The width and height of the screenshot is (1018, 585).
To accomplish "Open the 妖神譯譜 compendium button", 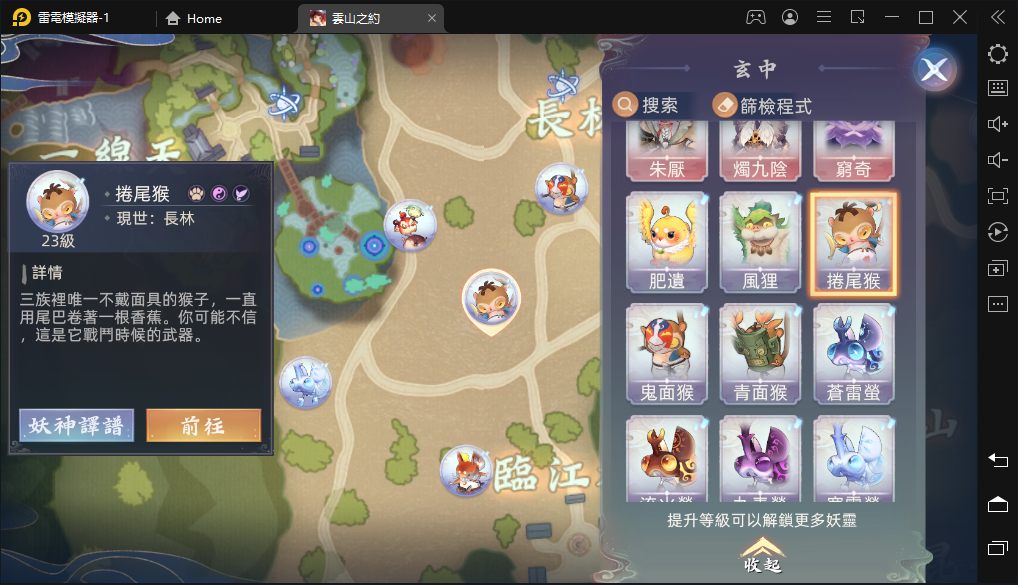I will point(76,425).
